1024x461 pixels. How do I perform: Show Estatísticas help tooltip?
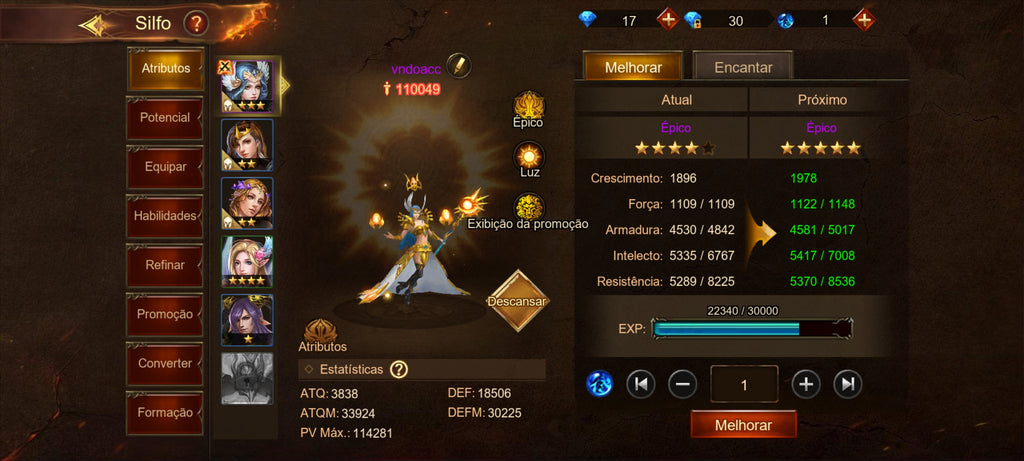point(399,370)
